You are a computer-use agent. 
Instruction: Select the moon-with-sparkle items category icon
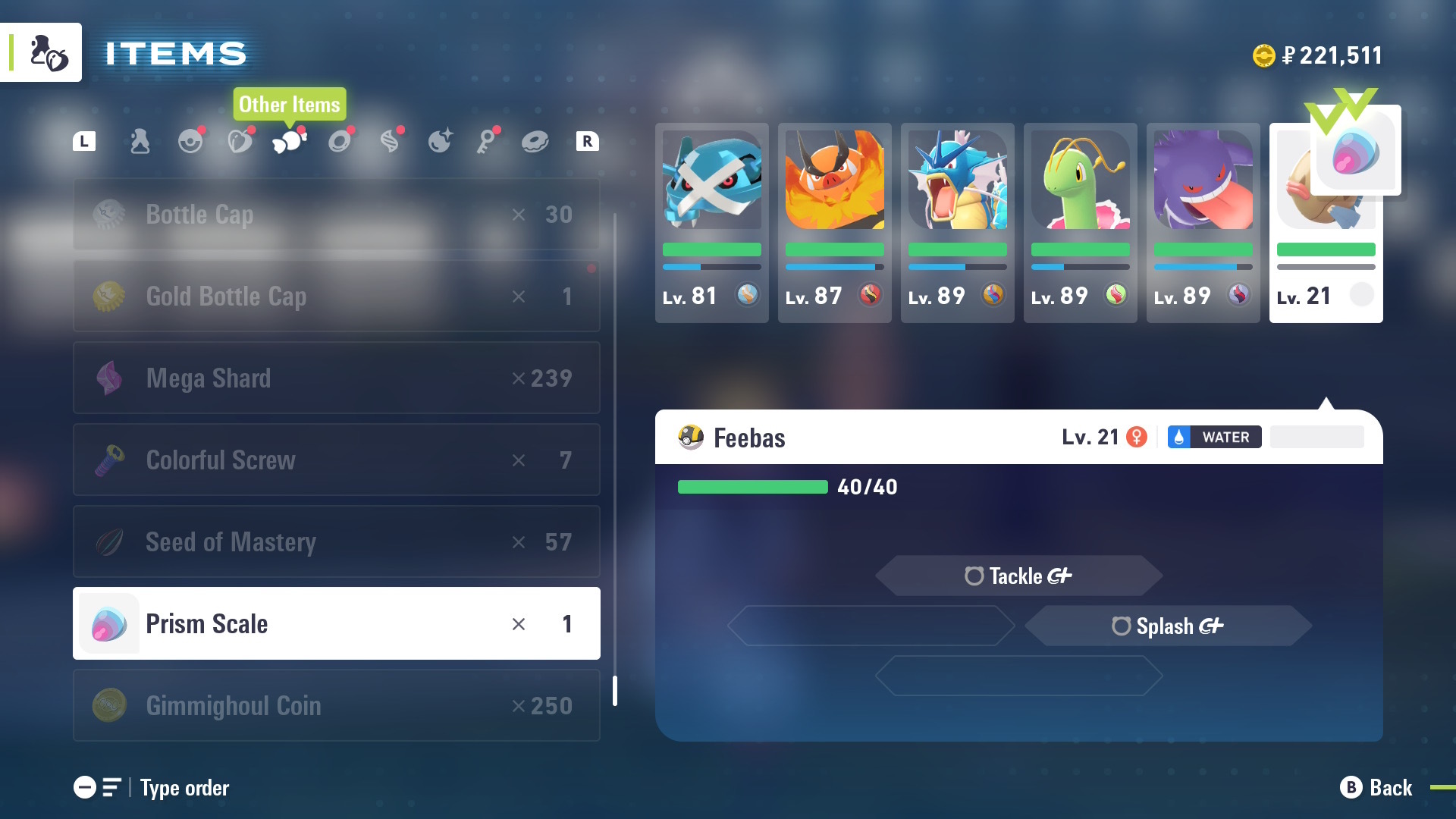pos(441,140)
